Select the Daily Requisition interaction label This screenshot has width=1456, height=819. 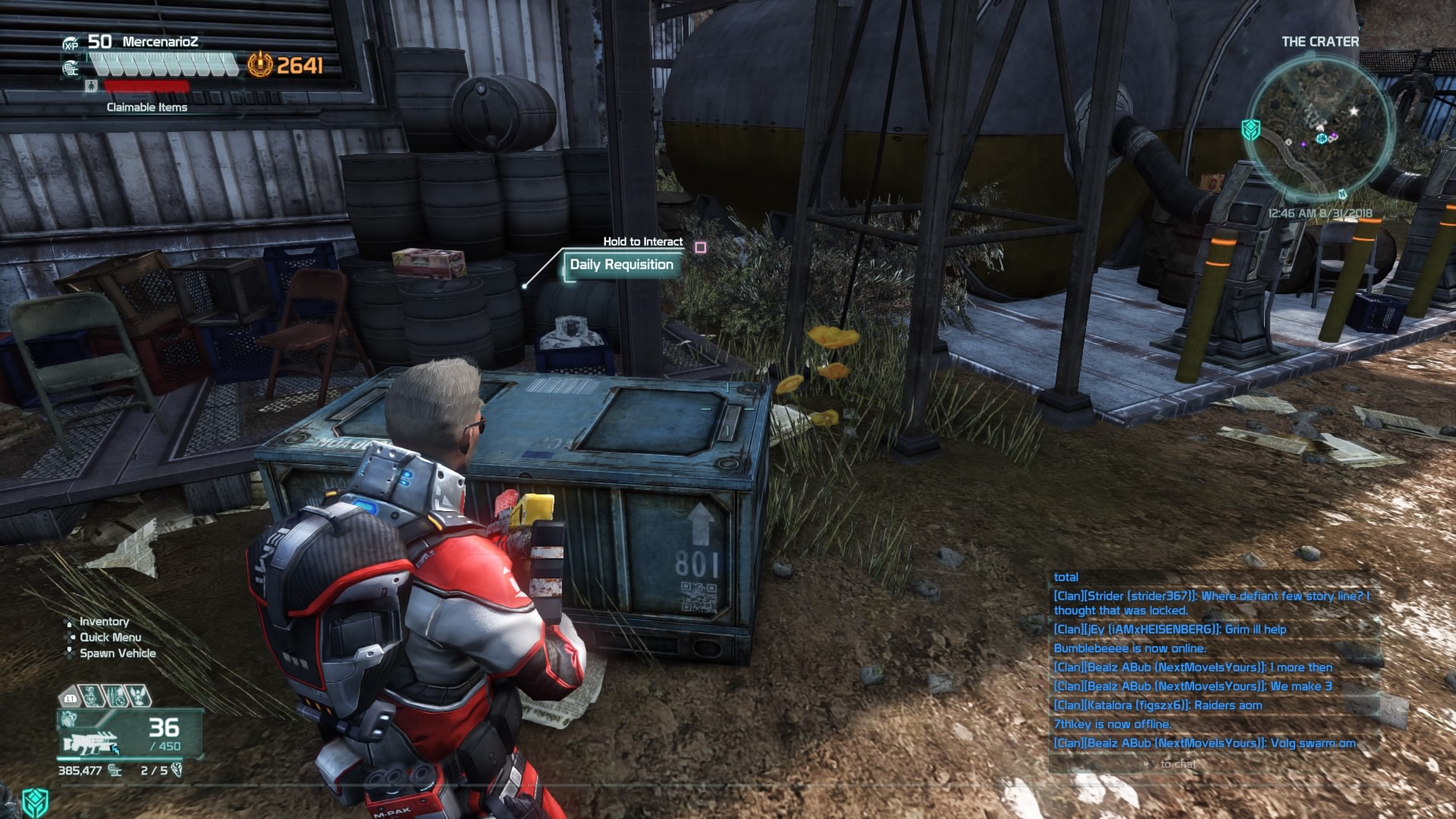(x=621, y=265)
